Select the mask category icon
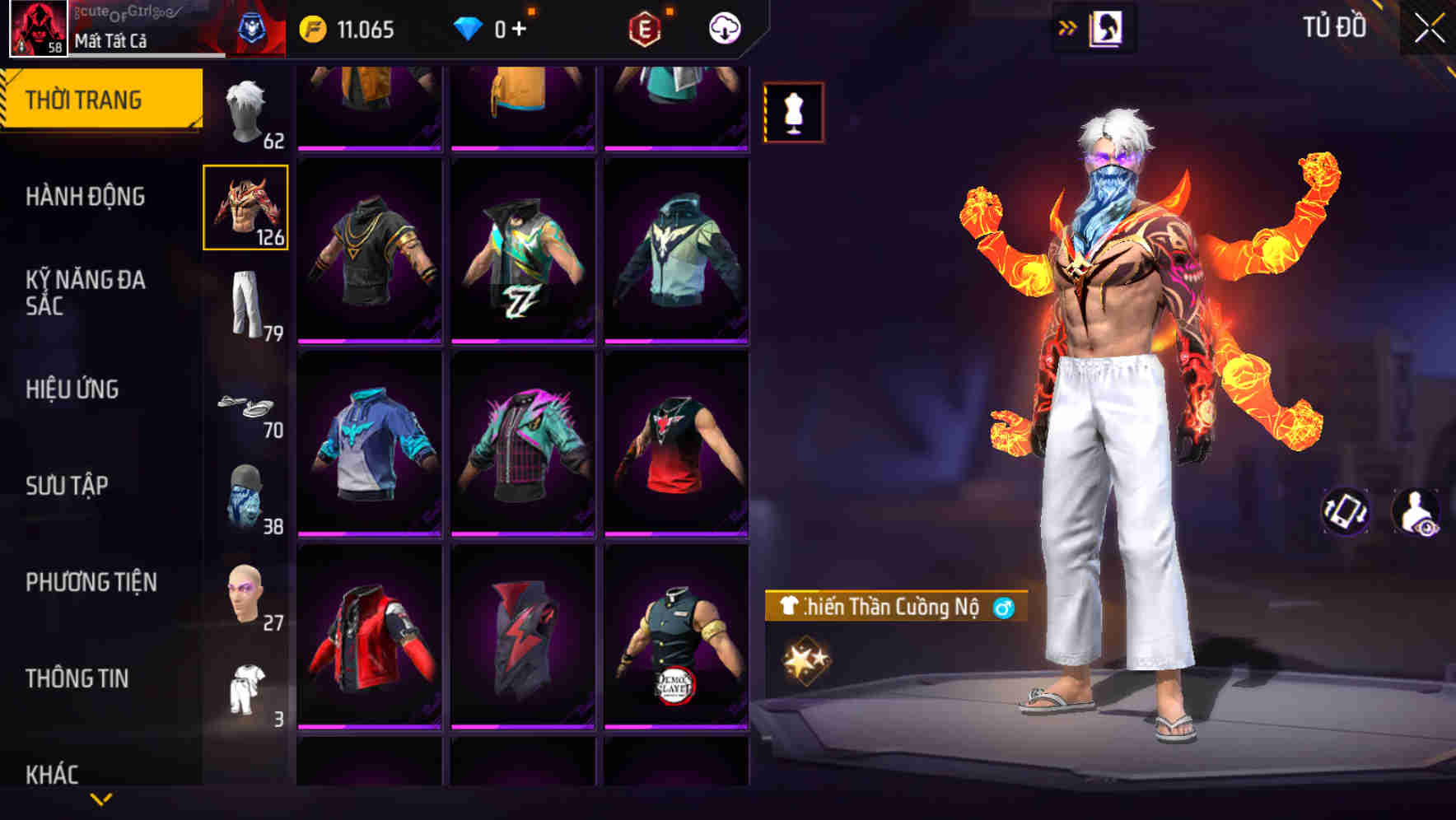This screenshot has width=1456, height=820. (245, 494)
